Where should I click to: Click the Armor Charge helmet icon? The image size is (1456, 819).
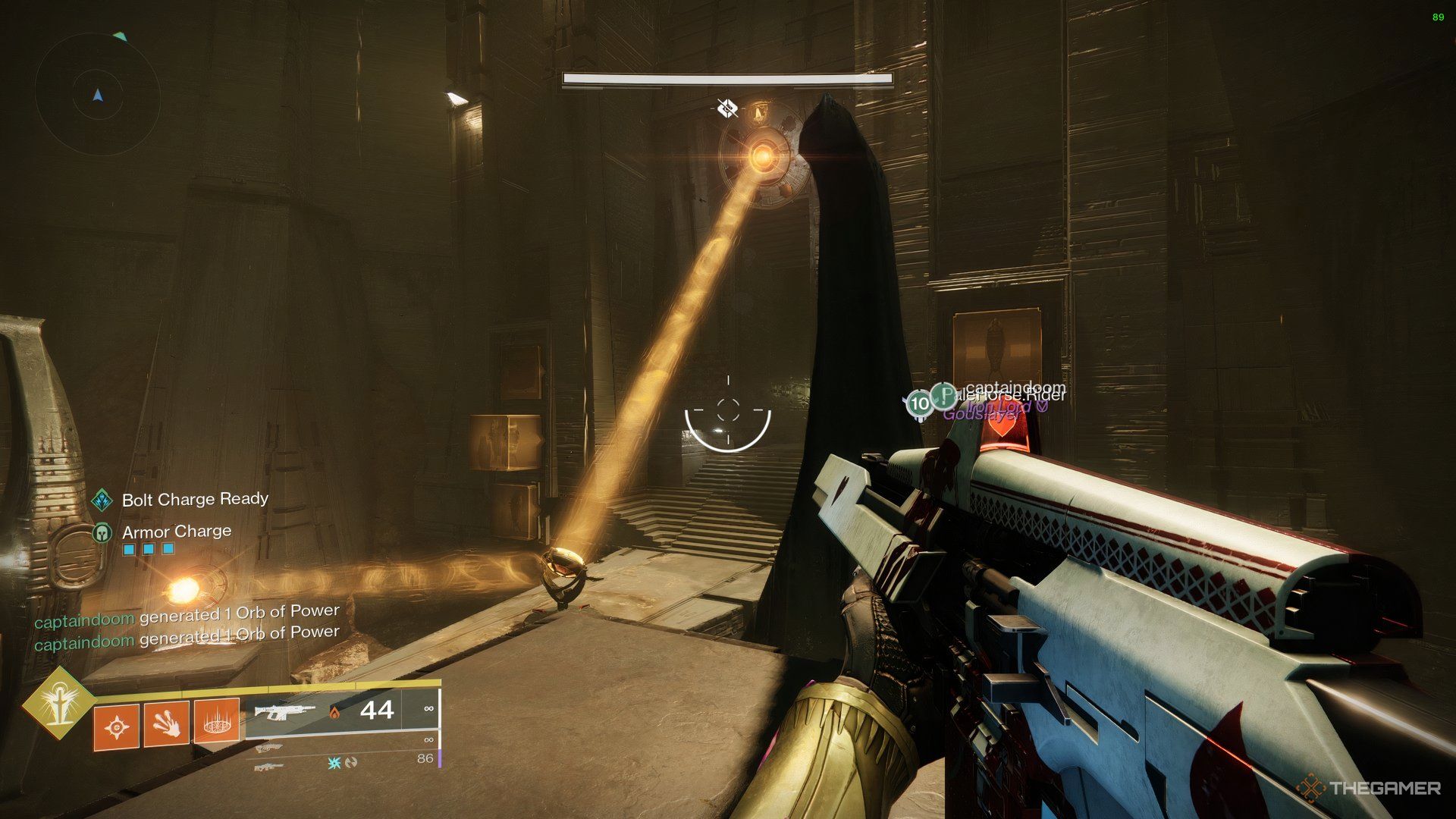(x=102, y=532)
